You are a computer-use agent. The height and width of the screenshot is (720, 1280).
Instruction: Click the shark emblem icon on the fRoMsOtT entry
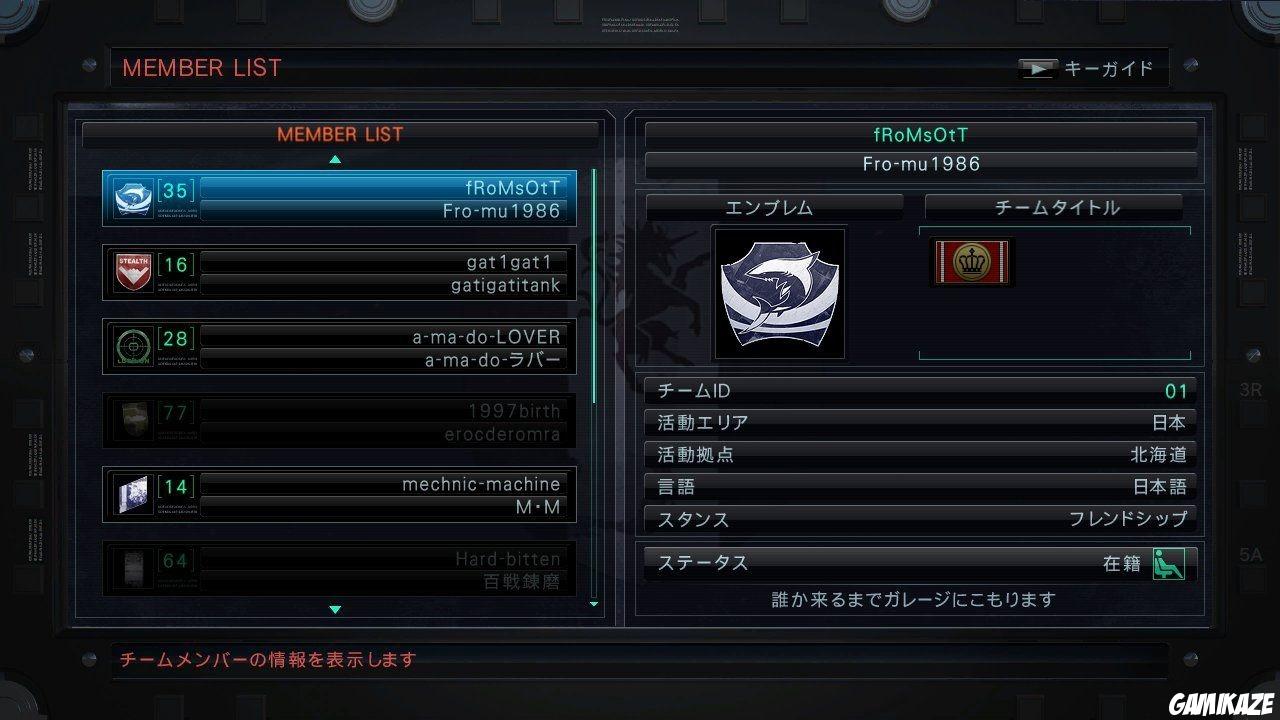coord(135,196)
